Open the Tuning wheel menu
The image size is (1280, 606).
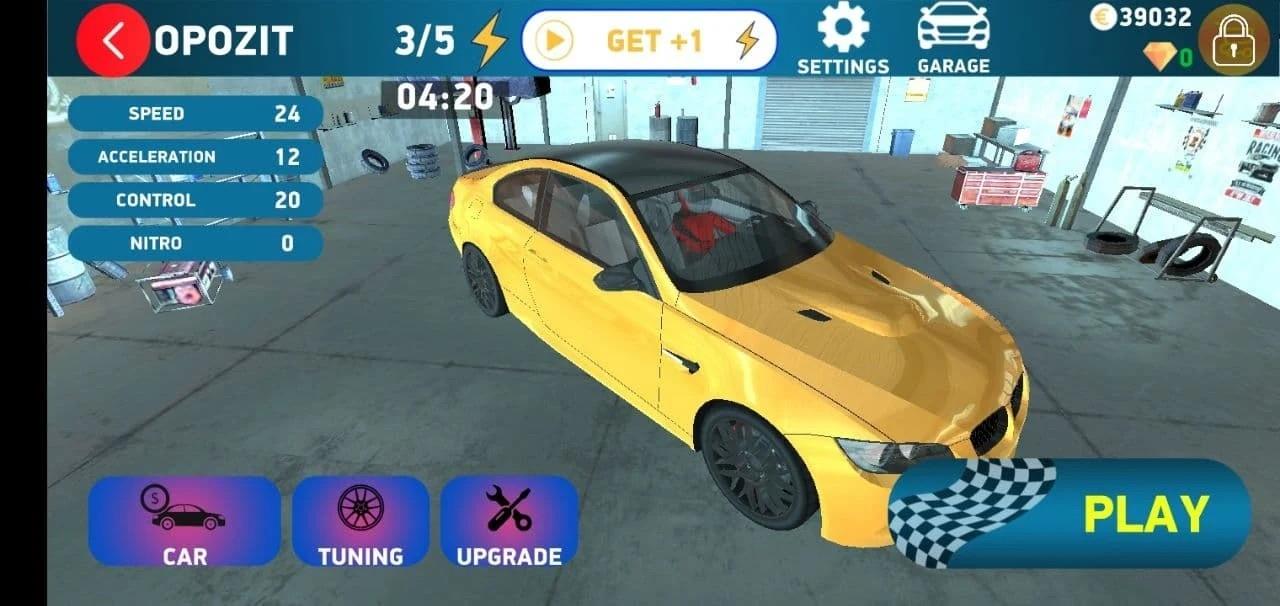(360, 521)
